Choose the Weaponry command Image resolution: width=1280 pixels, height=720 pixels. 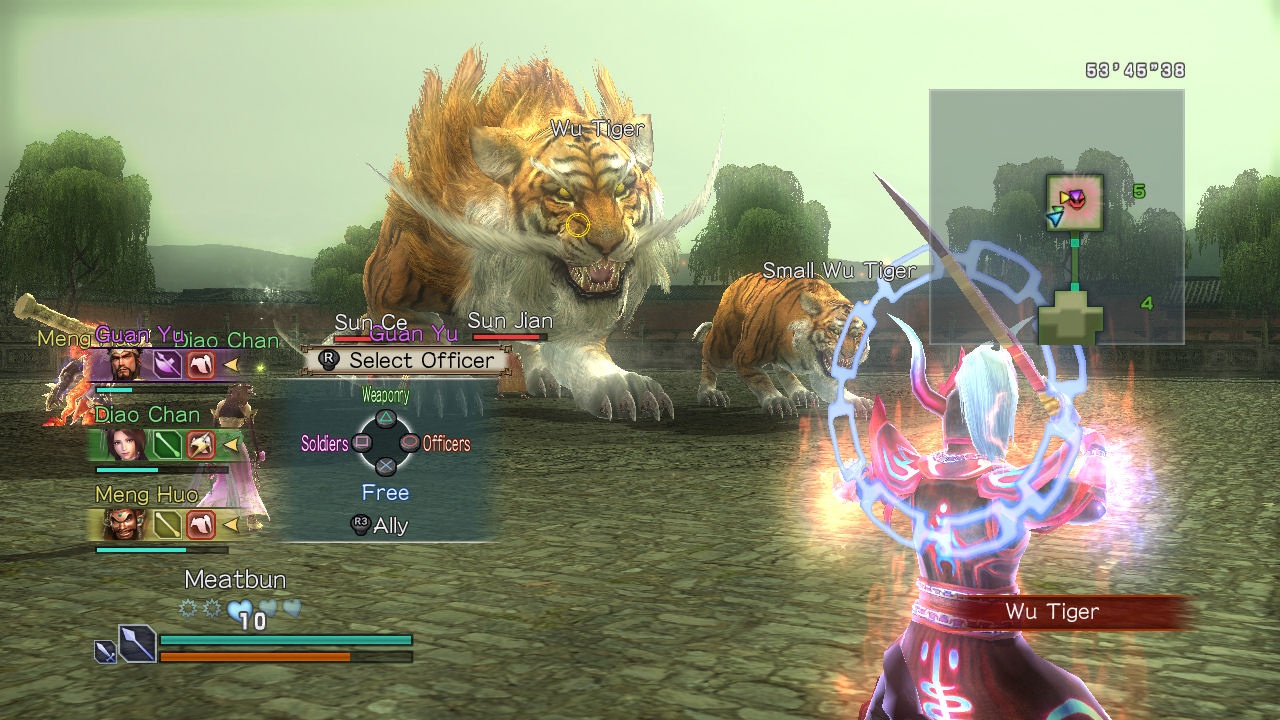385,417
